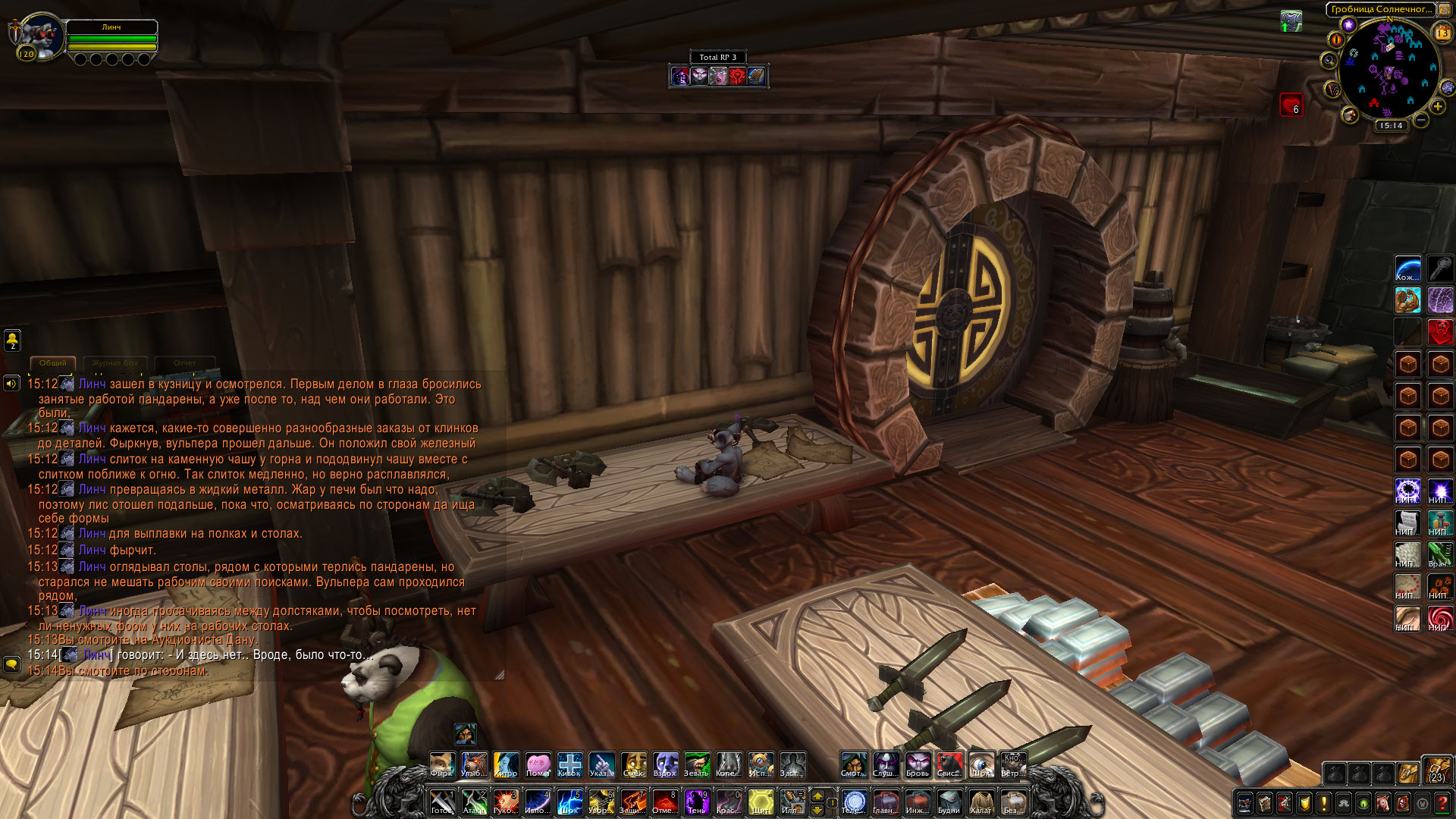Select the Готов crossed-blades action slot
Image resolution: width=1456 pixels, height=819 pixels.
441,802
